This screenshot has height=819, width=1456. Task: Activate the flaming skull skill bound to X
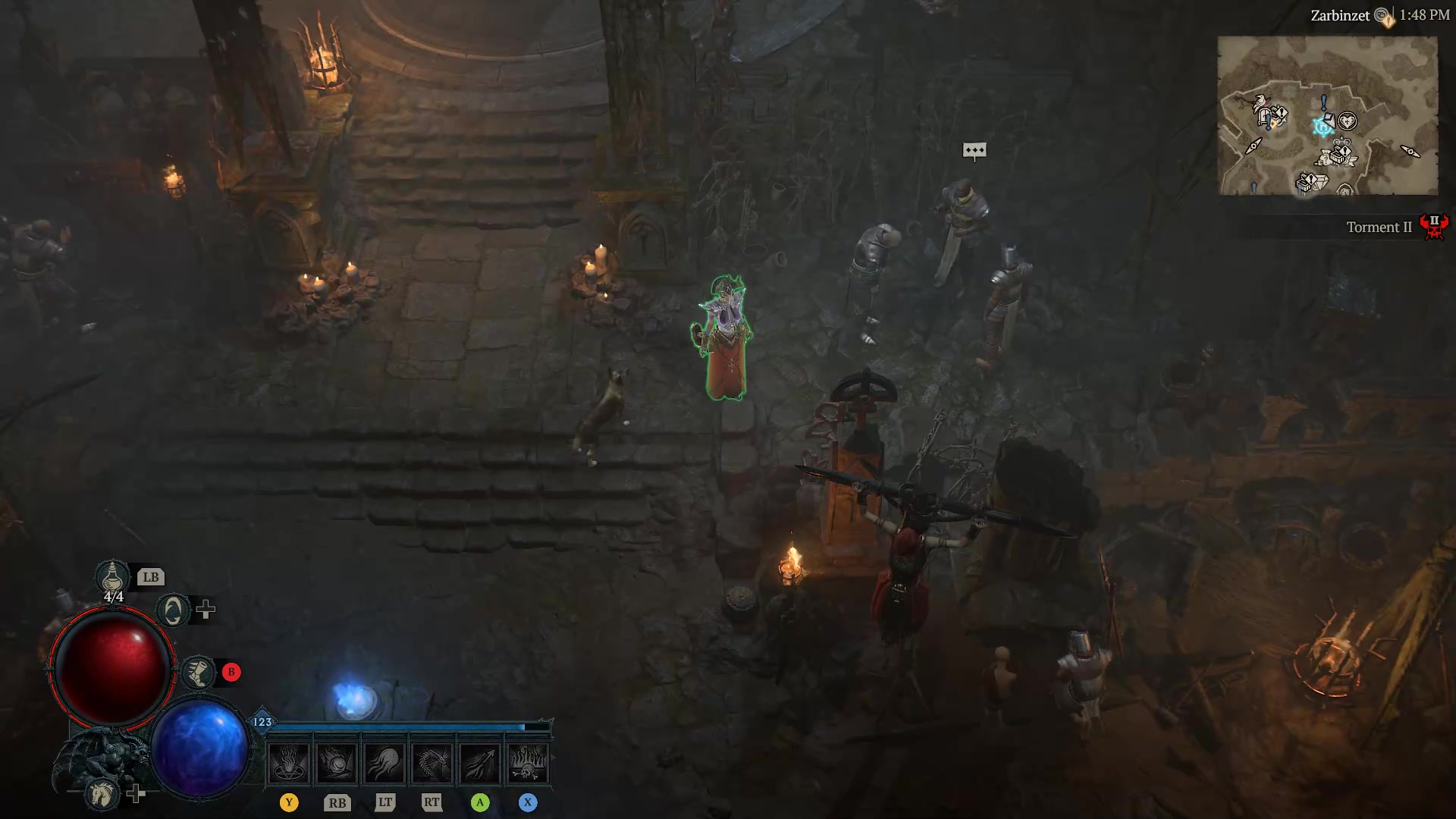(x=529, y=762)
